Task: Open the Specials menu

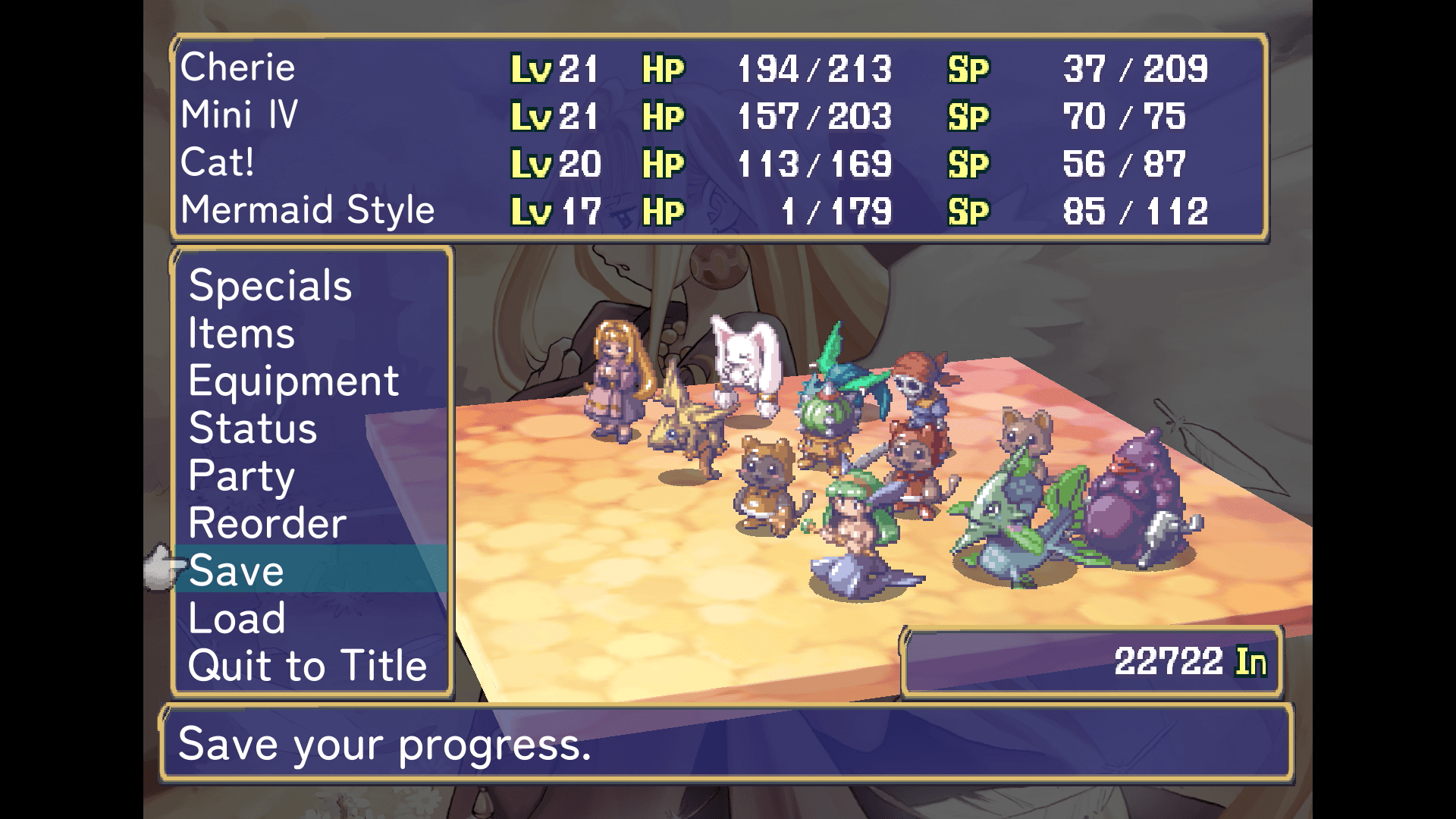Action: pos(270,286)
